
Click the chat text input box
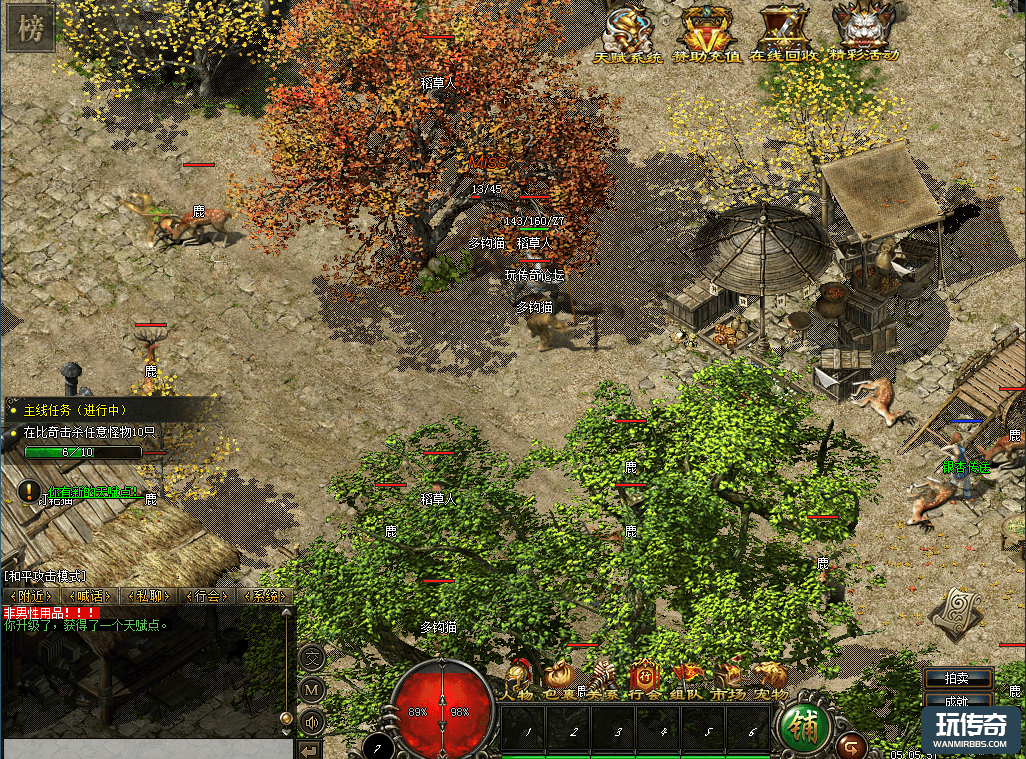coord(148,748)
